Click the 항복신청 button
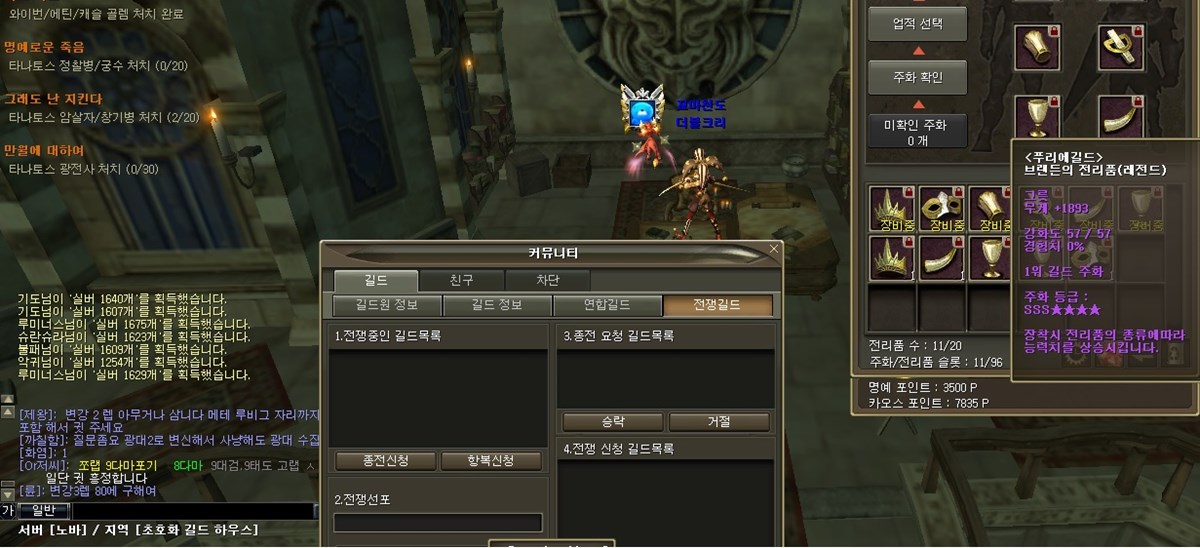Screen dimensions: 1200x548 (x=491, y=461)
